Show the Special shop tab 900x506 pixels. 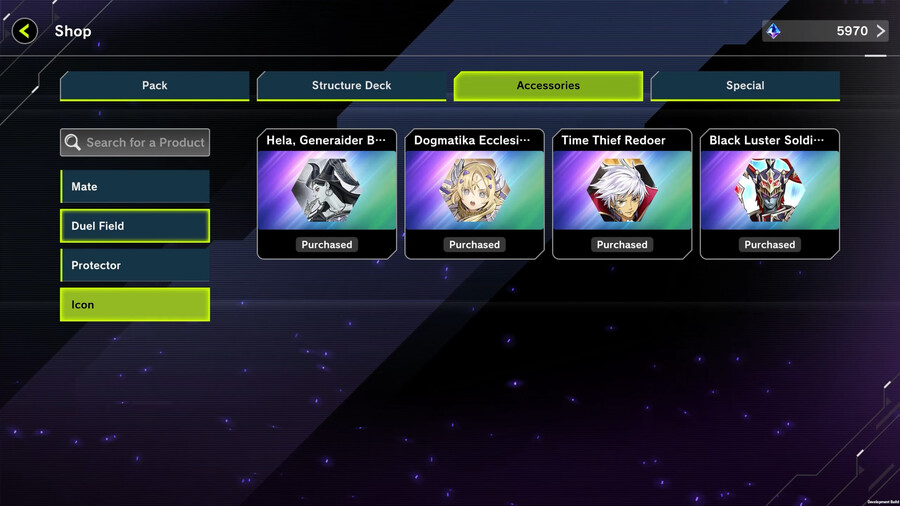tap(745, 86)
